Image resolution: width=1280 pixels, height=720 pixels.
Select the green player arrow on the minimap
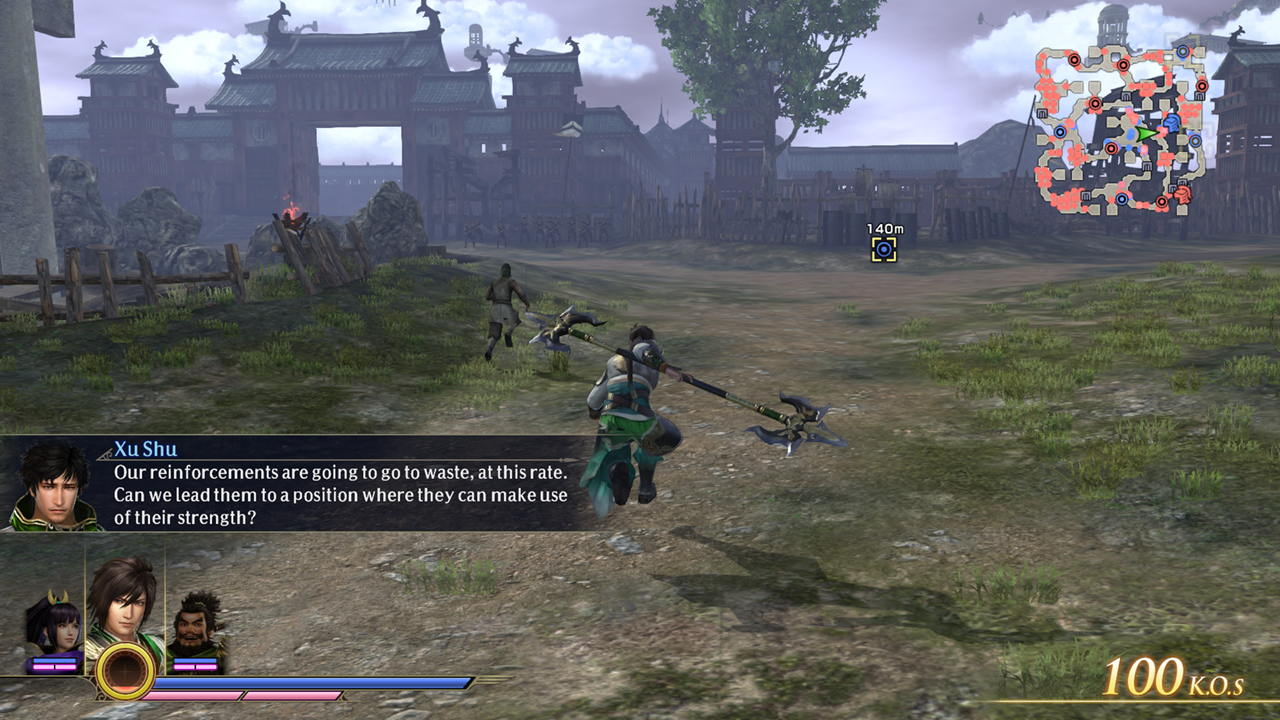click(1144, 134)
